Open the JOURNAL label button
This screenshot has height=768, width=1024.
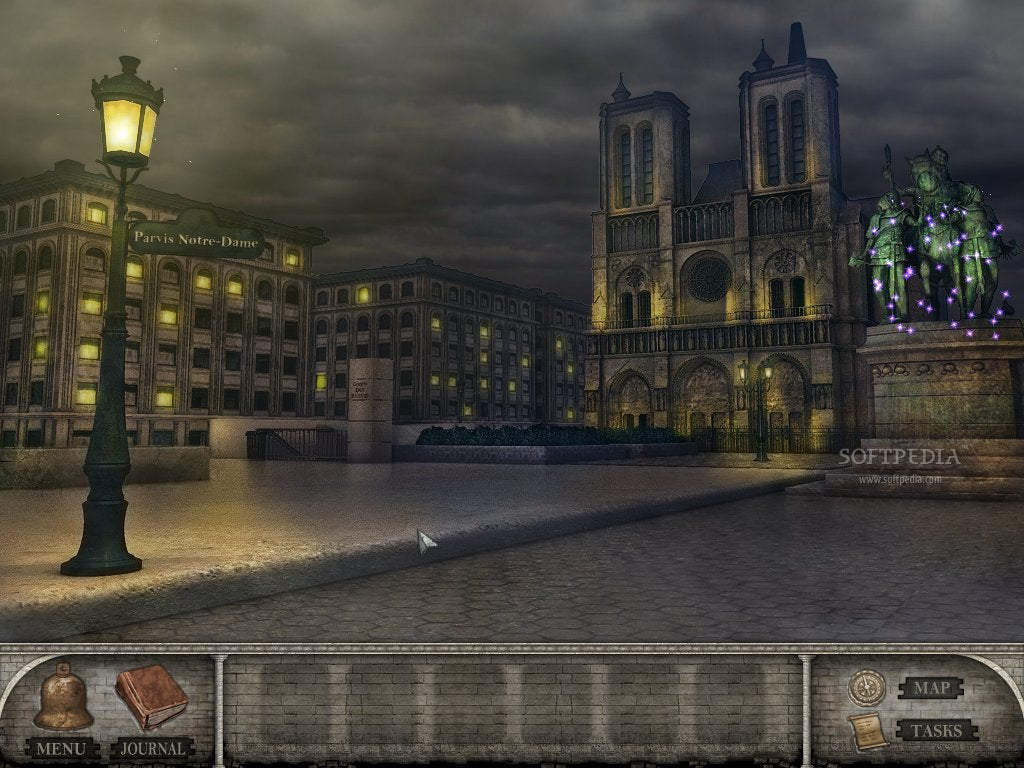[x=152, y=748]
